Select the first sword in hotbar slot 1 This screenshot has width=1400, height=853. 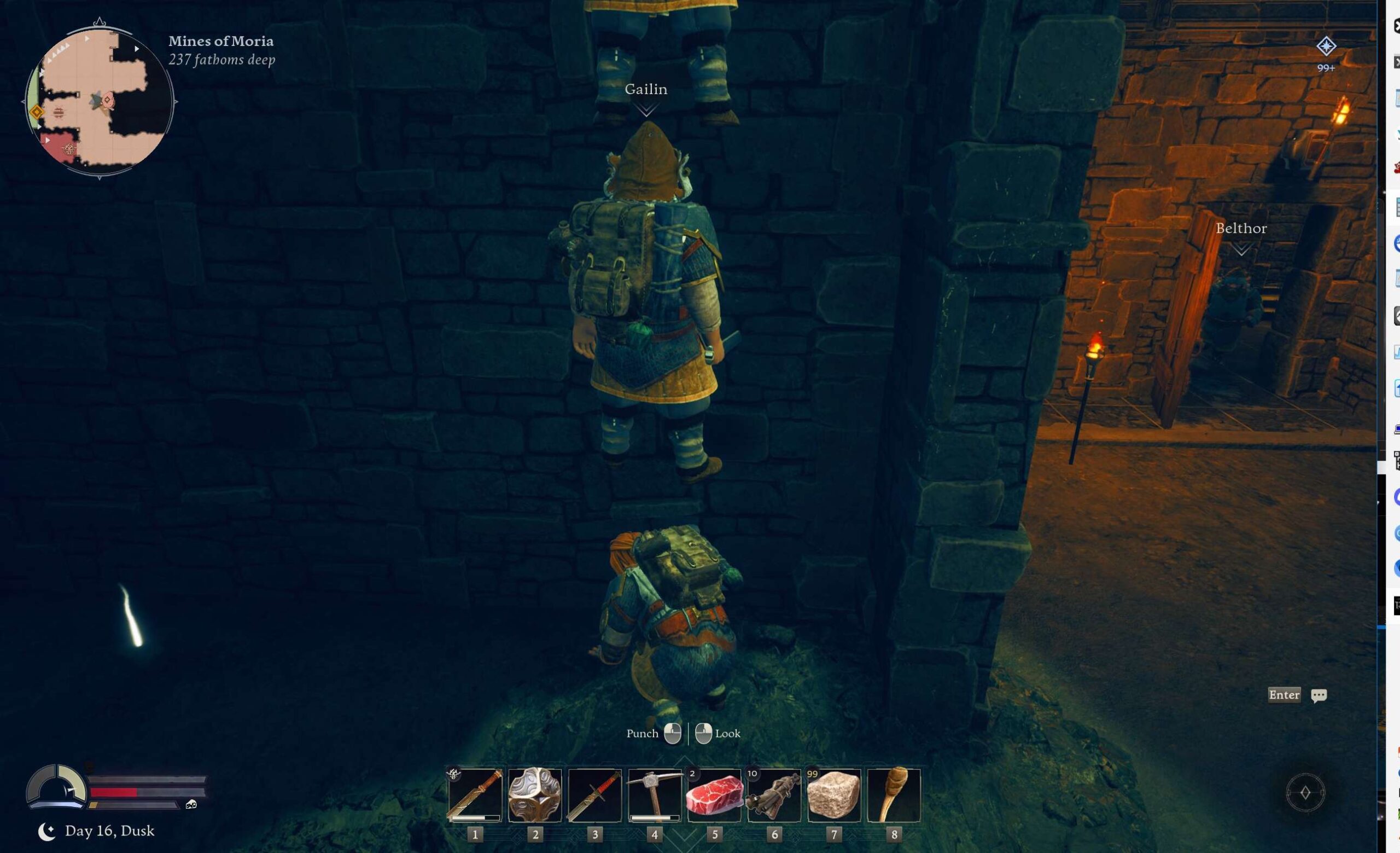pyautogui.click(x=475, y=794)
